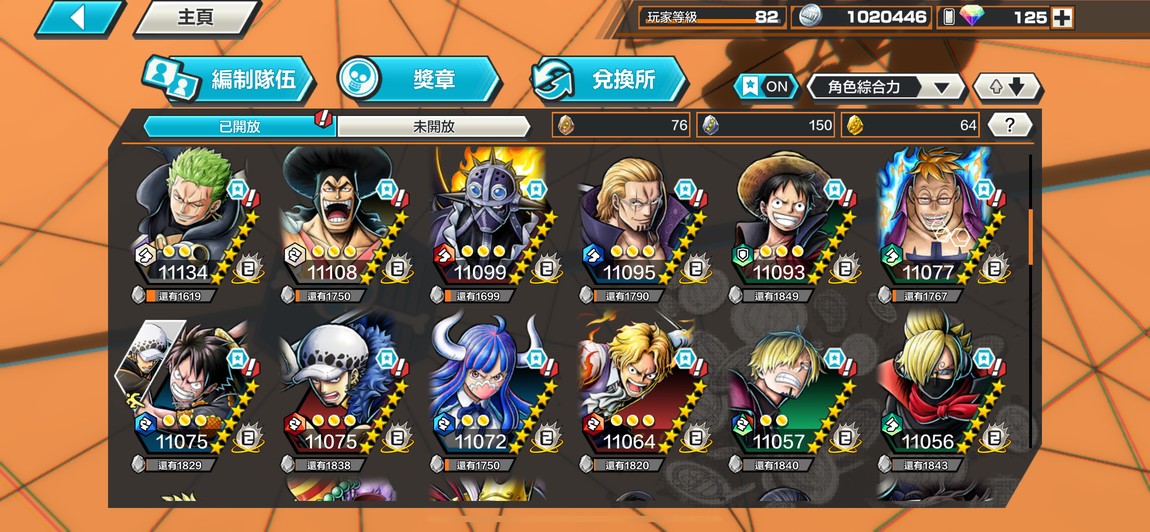The width and height of the screenshot is (1150, 532).
Task: Open the question mark help button
Action: click(x=1010, y=125)
